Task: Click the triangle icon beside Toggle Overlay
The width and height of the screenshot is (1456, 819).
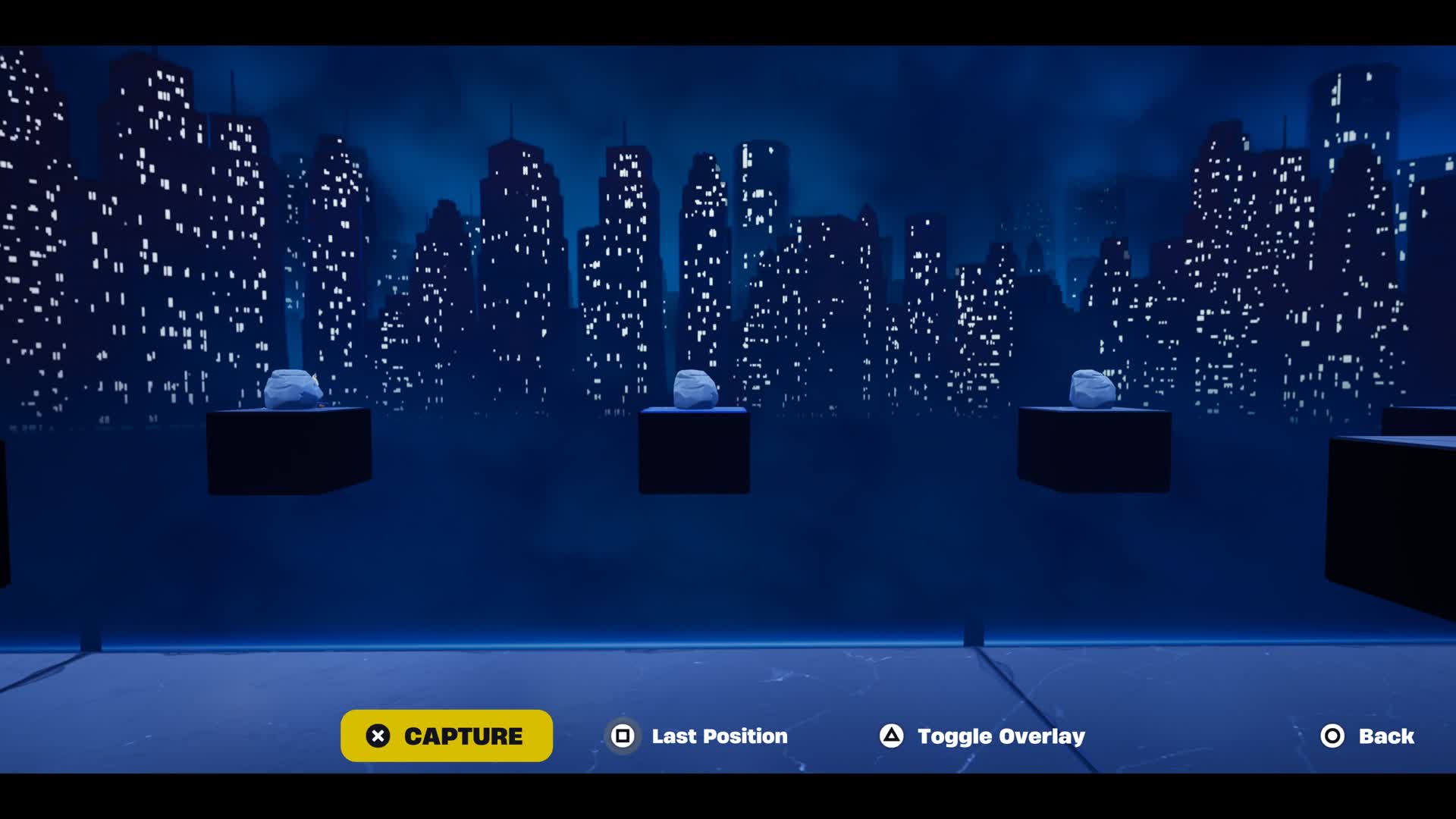Action: [891, 736]
